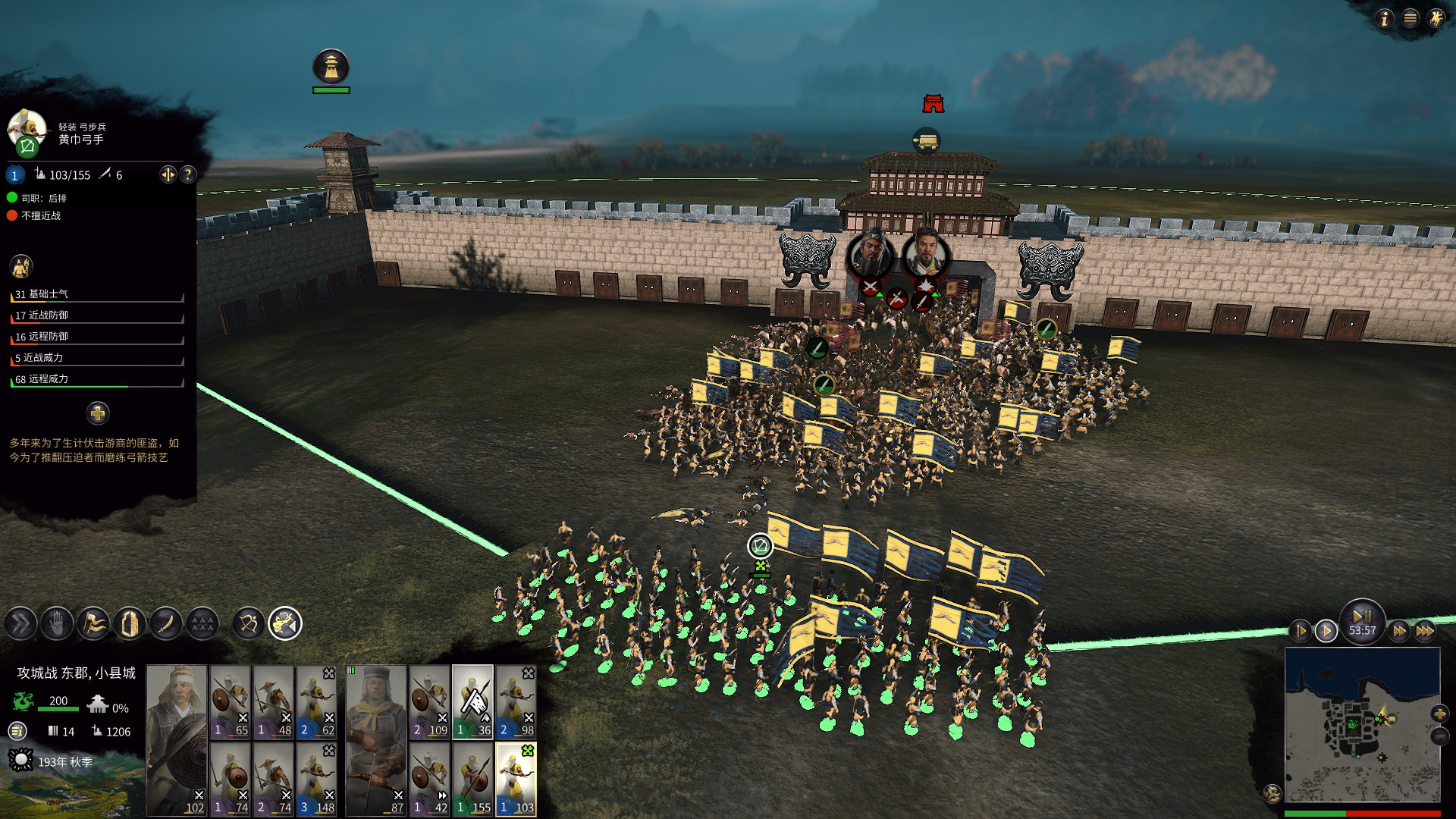Viewport: 1456px width, 819px height.
Task: Toggle the double-arrow run command button
Action: (x=20, y=624)
